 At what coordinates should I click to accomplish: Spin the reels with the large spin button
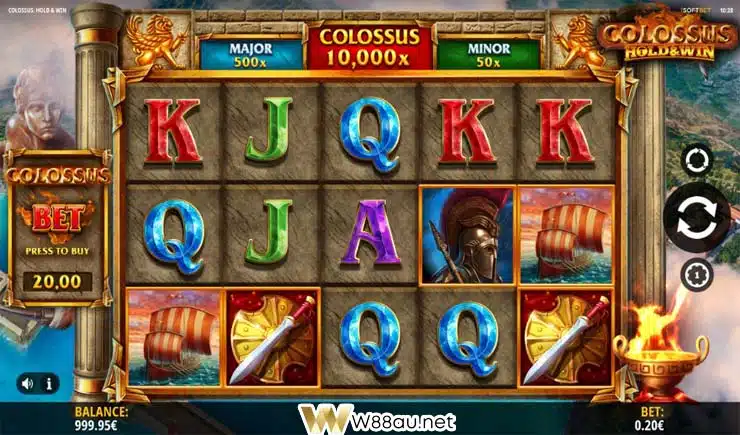[x=696, y=218]
